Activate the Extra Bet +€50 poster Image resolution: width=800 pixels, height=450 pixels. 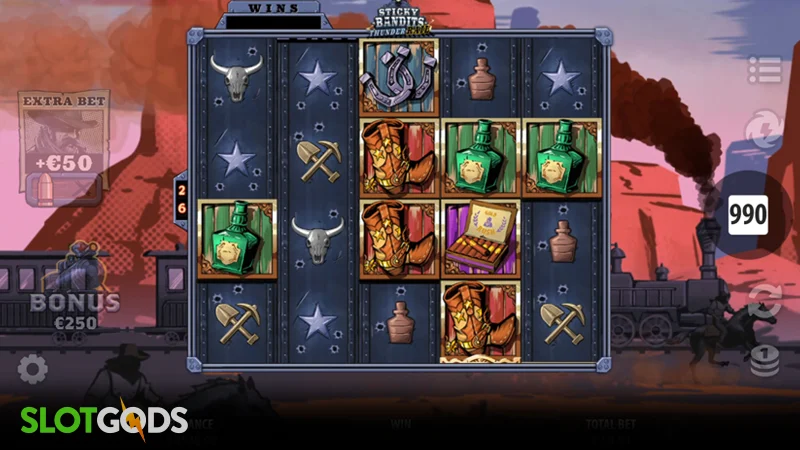pyautogui.click(x=64, y=146)
